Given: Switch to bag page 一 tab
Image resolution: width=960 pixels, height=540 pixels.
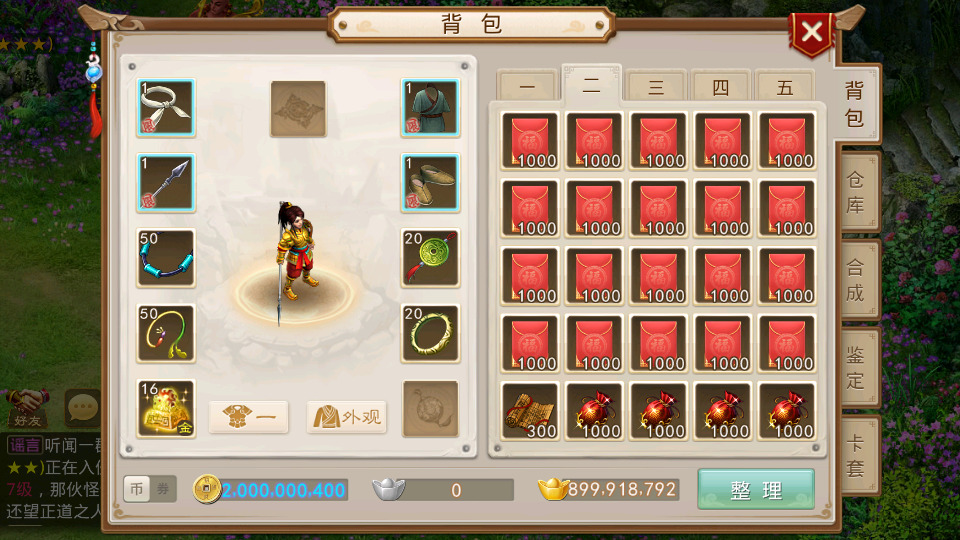Looking at the screenshot, I should (527, 87).
